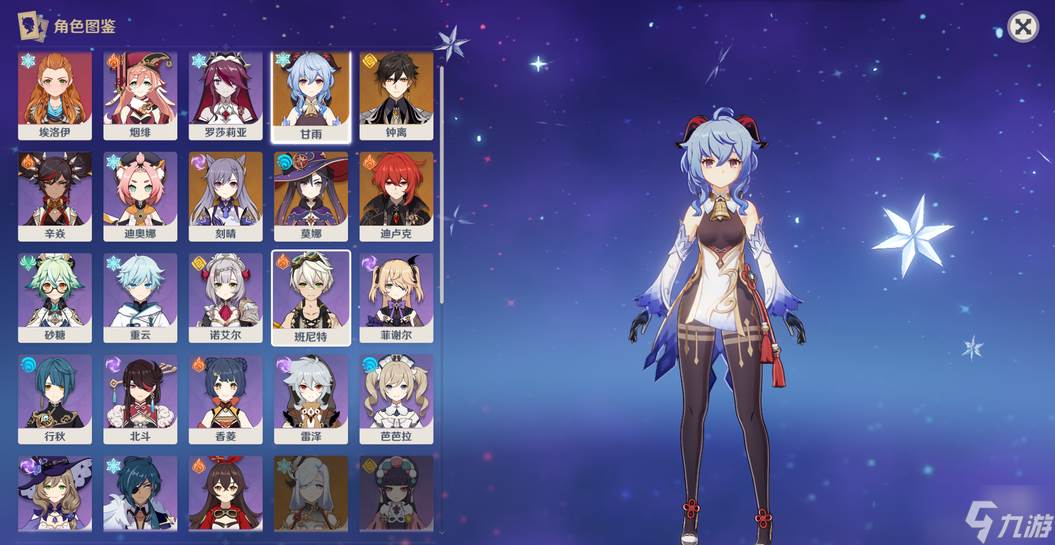View the 钟离 character card
The height and width of the screenshot is (545, 1055).
point(396,93)
